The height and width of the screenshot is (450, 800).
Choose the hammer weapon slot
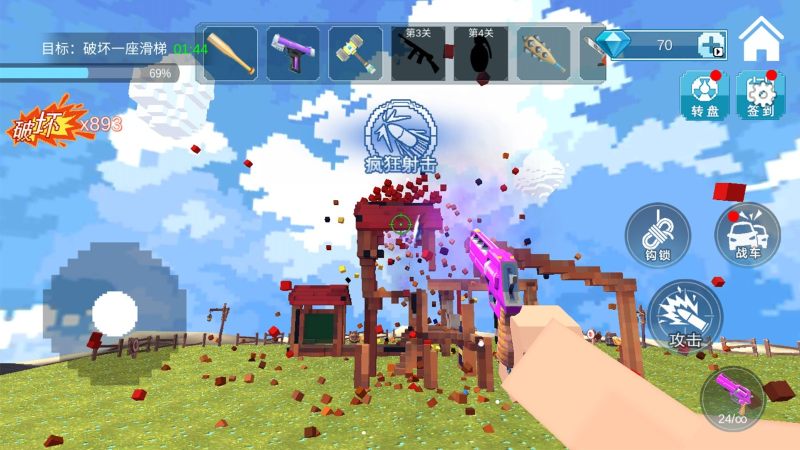click(356, 53)
